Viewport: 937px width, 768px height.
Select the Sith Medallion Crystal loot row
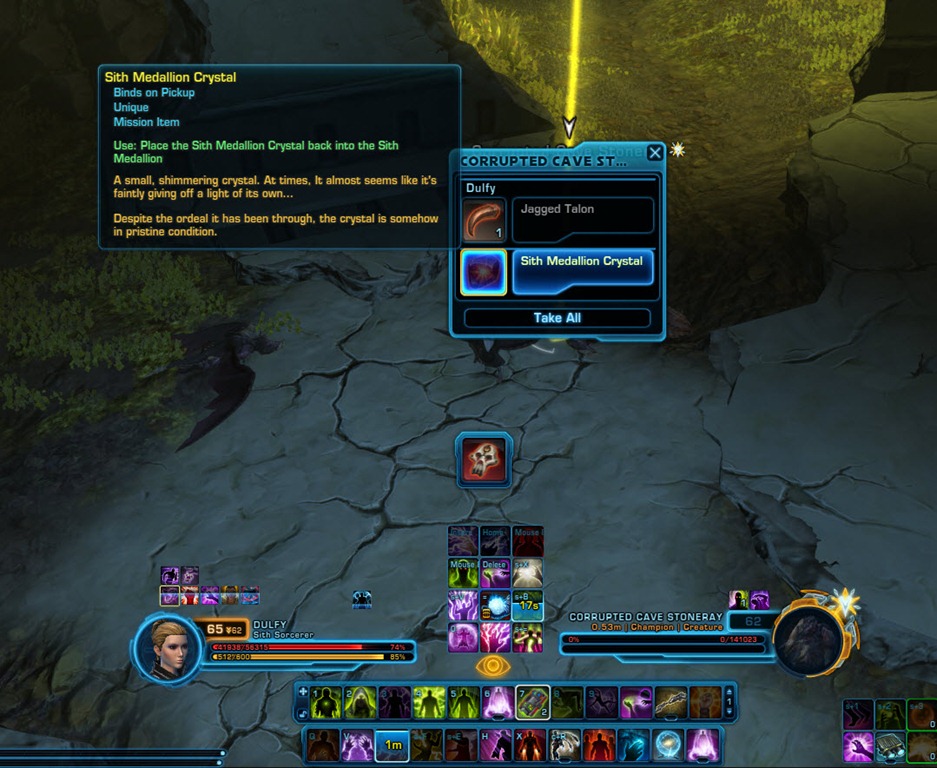click(582, 272)
